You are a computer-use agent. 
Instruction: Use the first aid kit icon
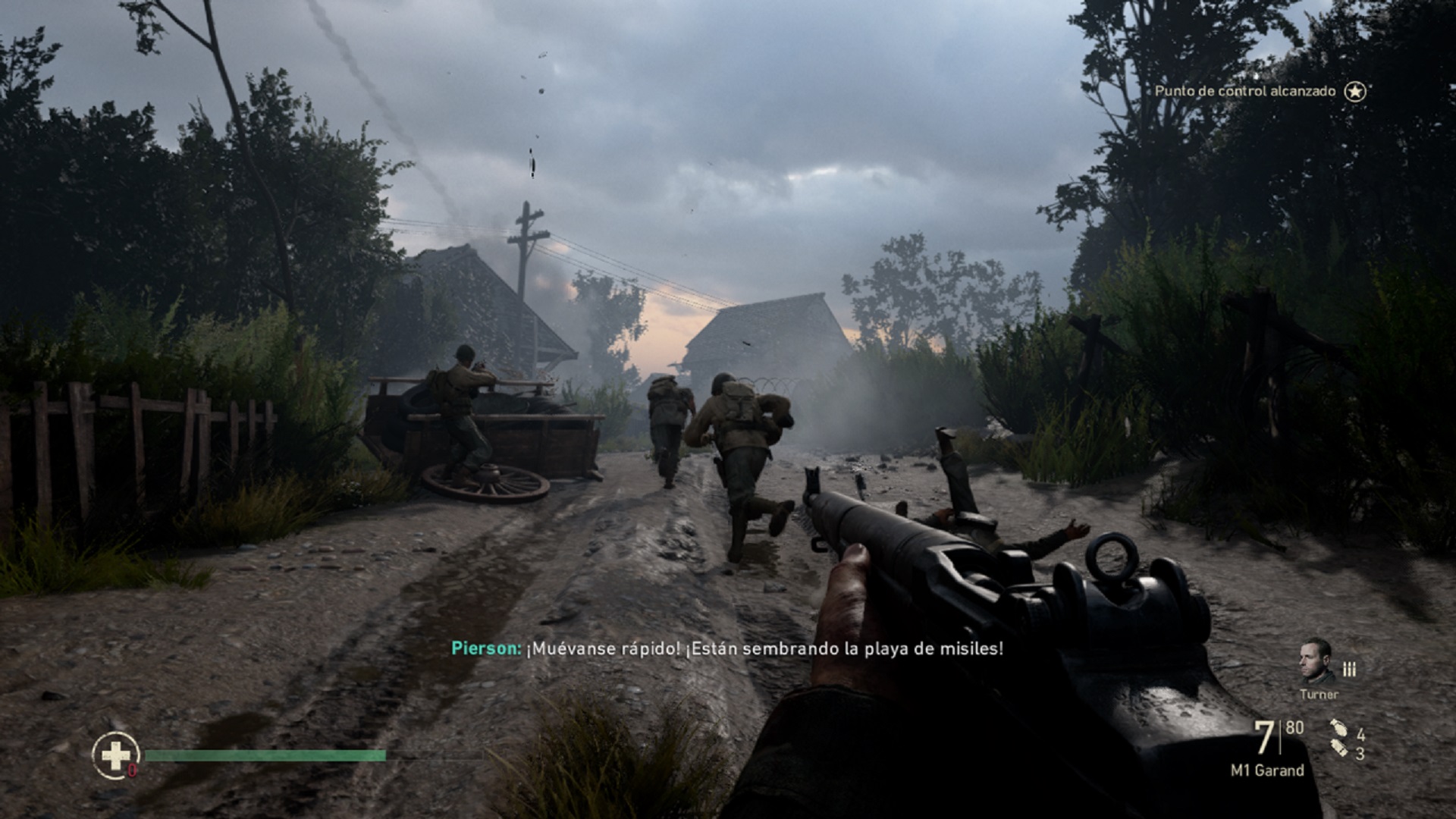tap(116, 755)
